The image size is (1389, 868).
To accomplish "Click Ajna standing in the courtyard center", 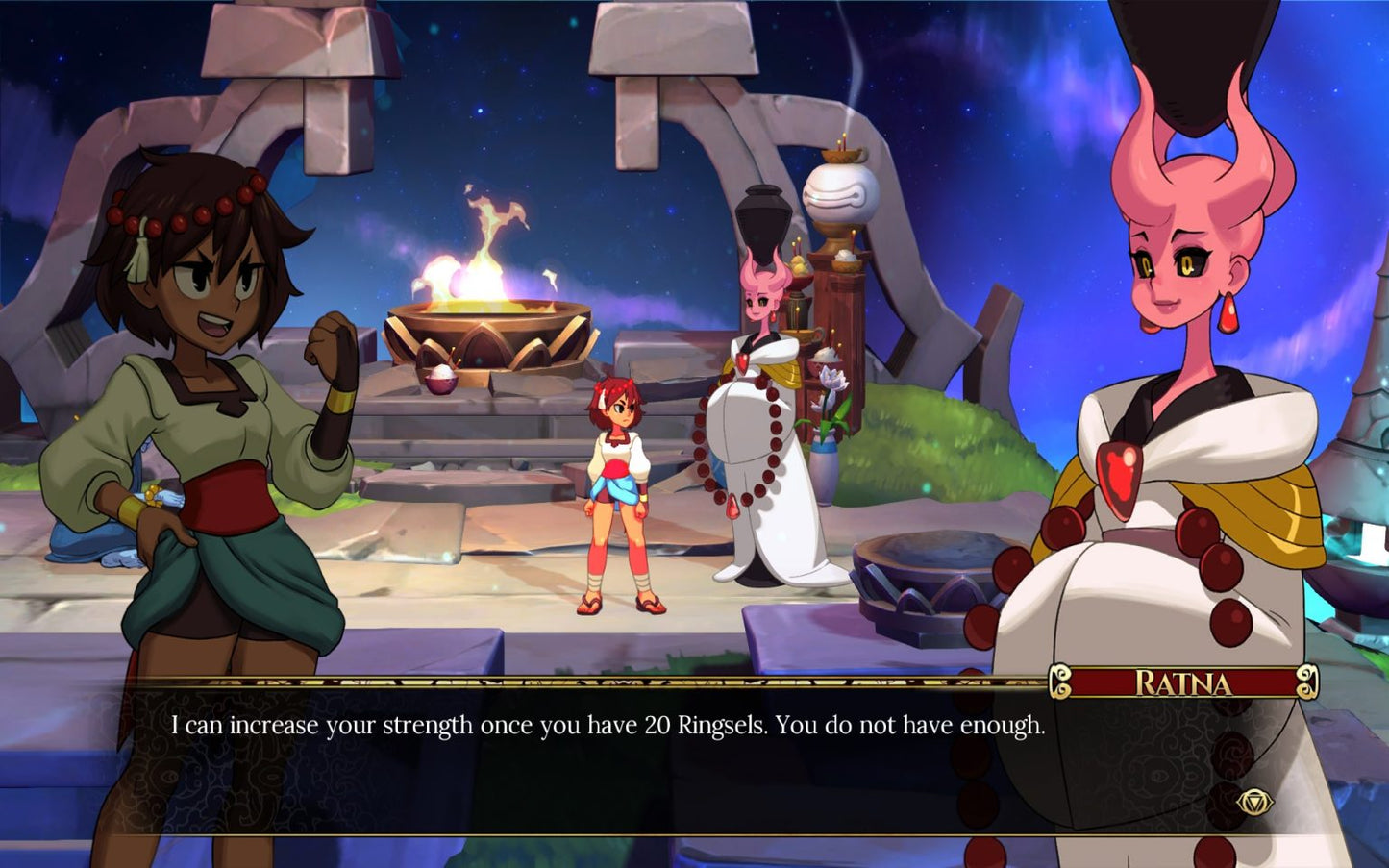I will (x=620, y=485).
